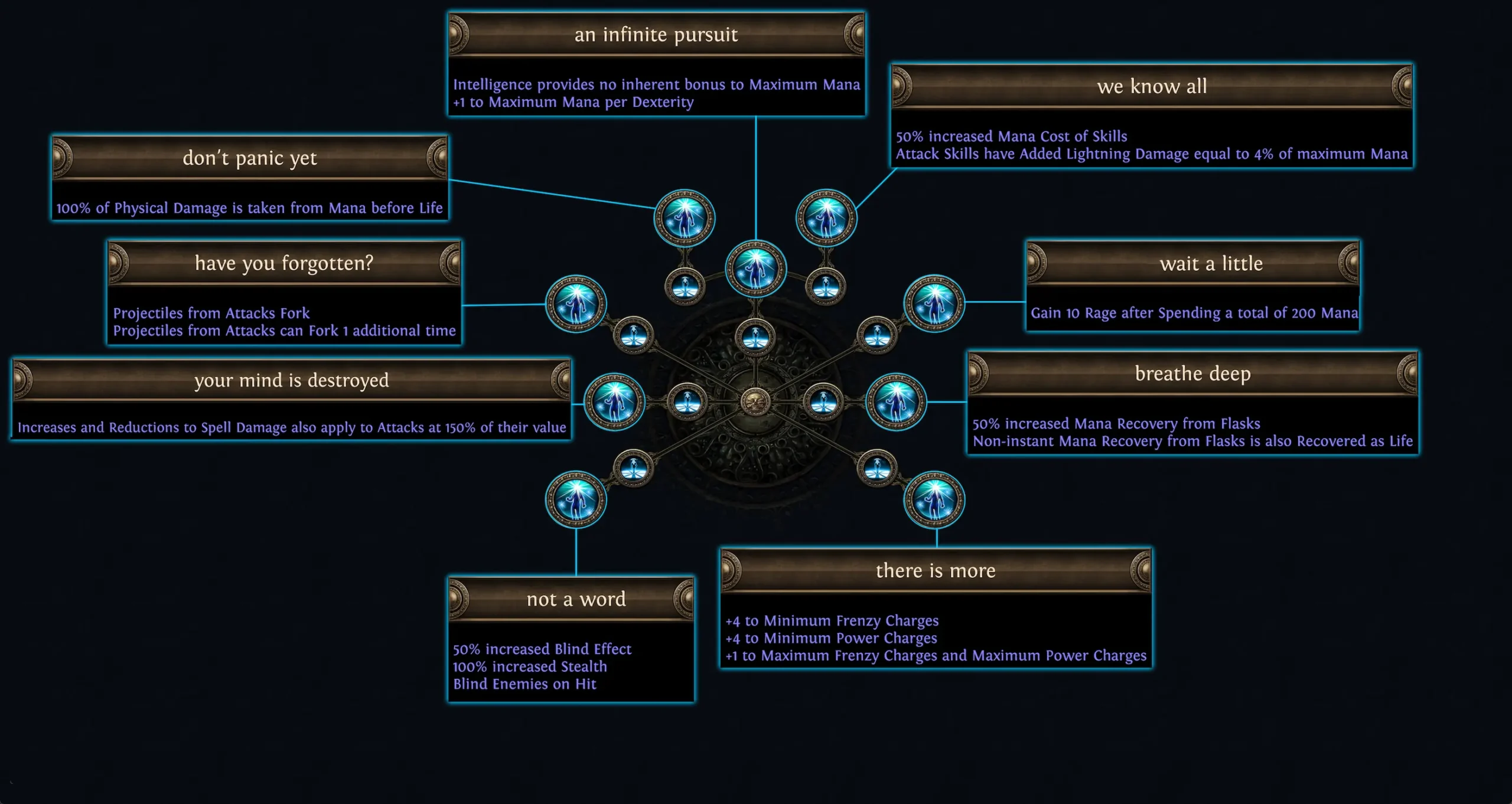This screenshot has width=1512, height=804.
Task: Open the "don't panic yet" tooltip header
Action: point(250,158)
